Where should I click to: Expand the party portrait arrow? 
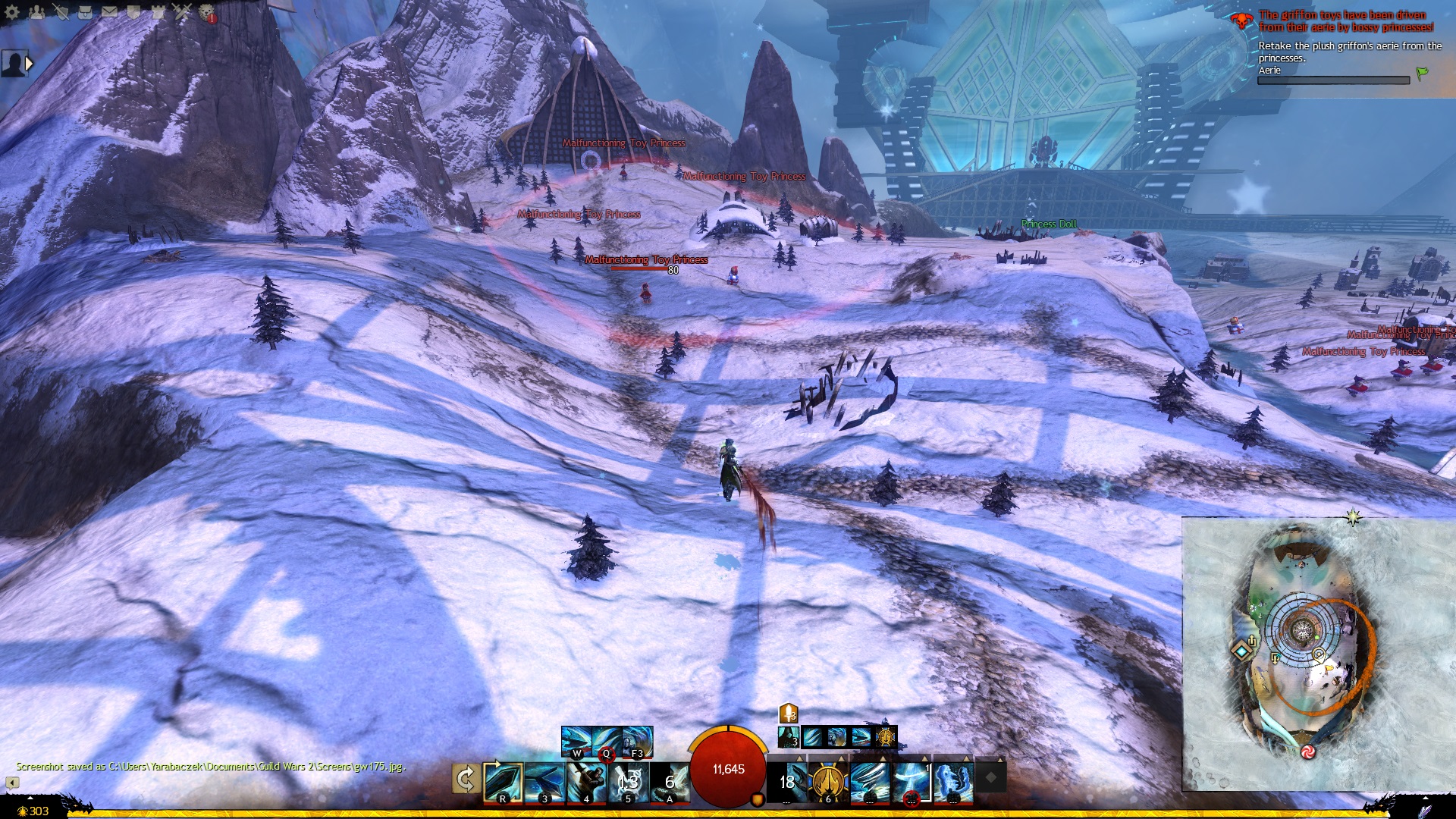tap(30, 64)
